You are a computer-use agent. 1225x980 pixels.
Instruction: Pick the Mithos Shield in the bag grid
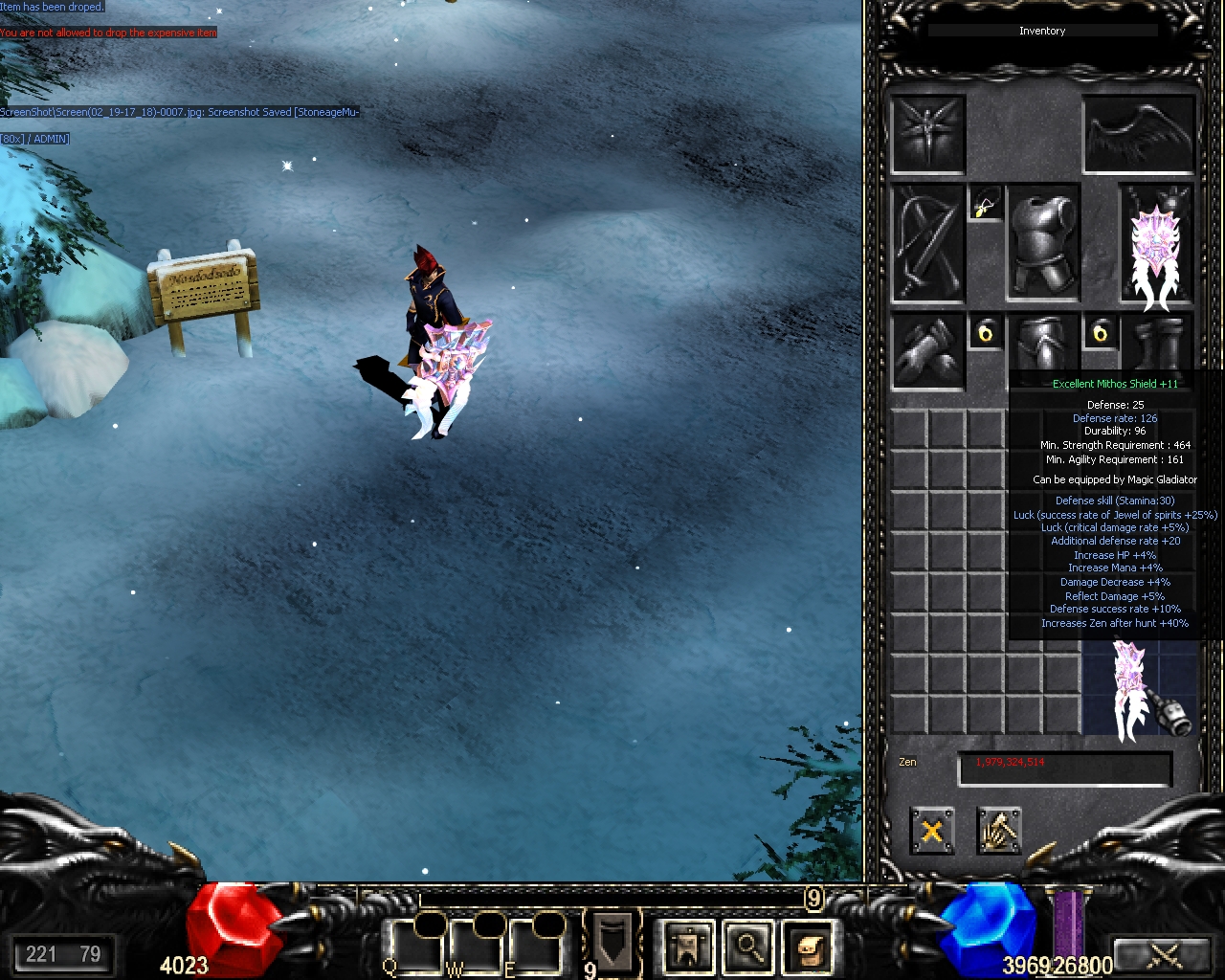[1129, 689]
